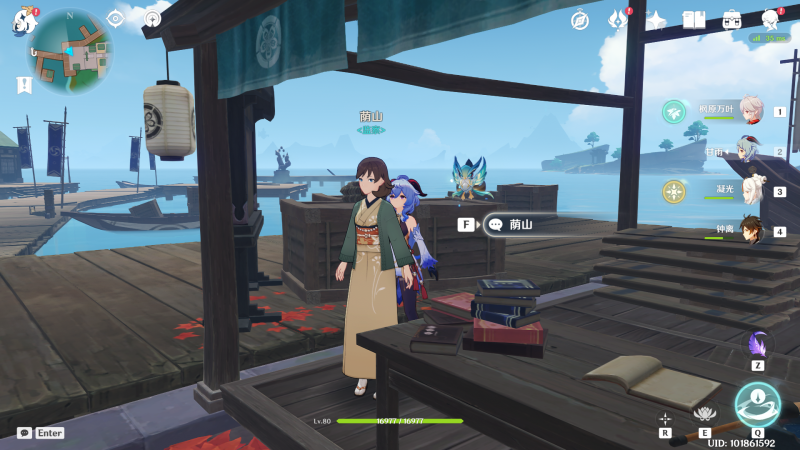The image size is (800, 450).
Task: Use the purple gadget item
Action: coord(758,345)
